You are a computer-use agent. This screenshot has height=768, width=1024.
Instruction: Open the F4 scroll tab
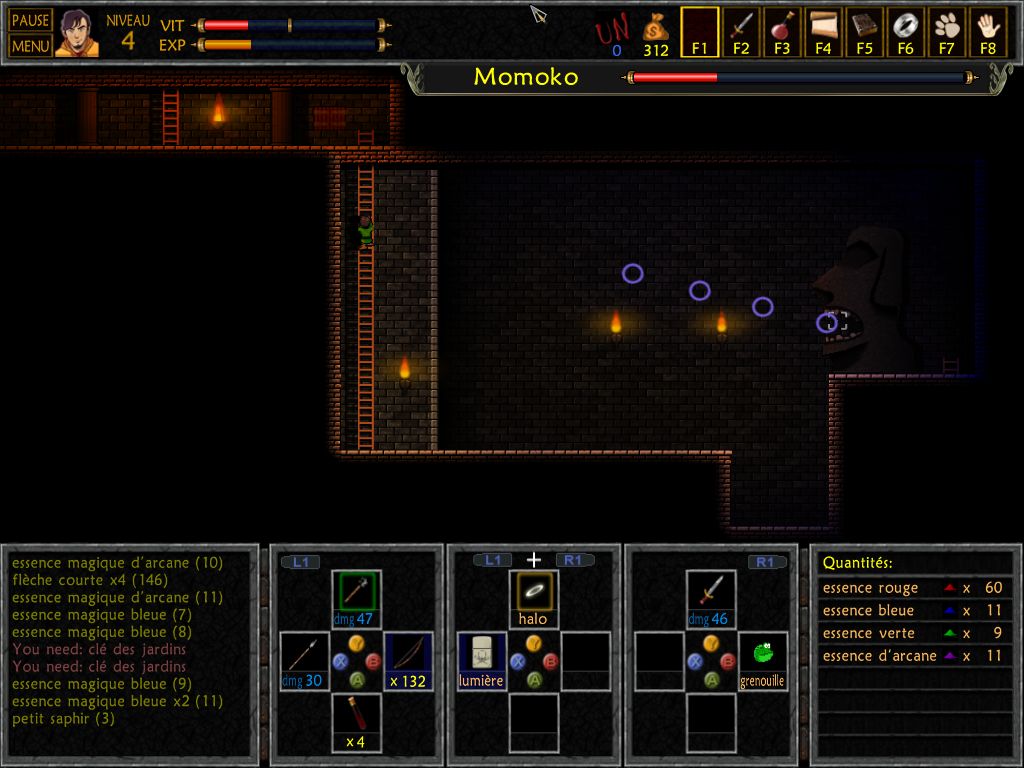(x=823, y=31)
